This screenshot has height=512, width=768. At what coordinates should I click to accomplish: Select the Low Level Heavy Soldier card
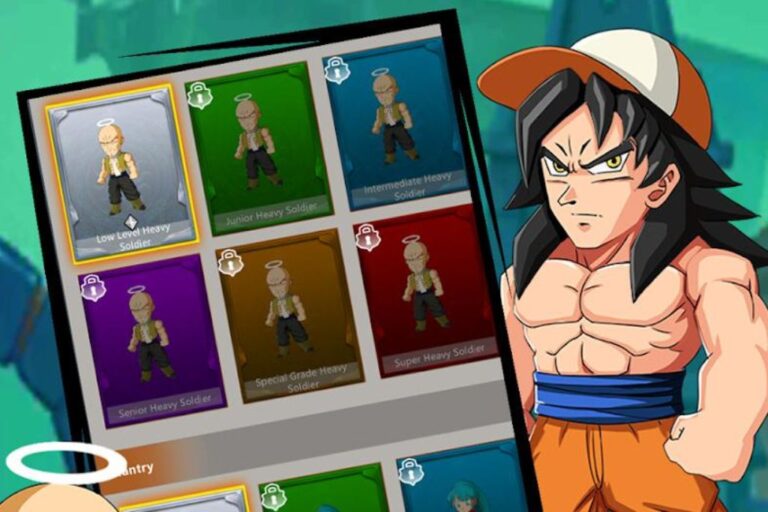click(x=122, y=171)
